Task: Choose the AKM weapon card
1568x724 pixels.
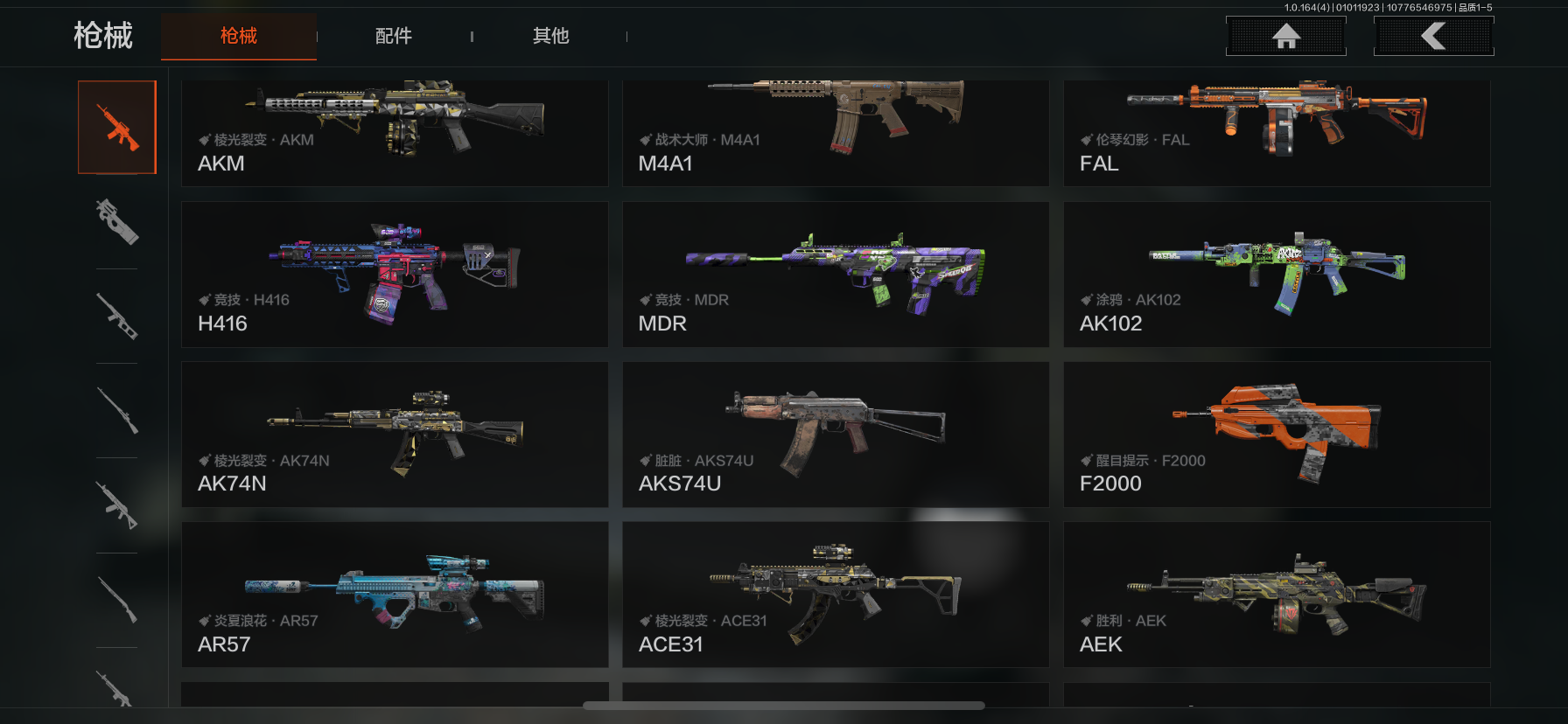Action: click(395, 133)
